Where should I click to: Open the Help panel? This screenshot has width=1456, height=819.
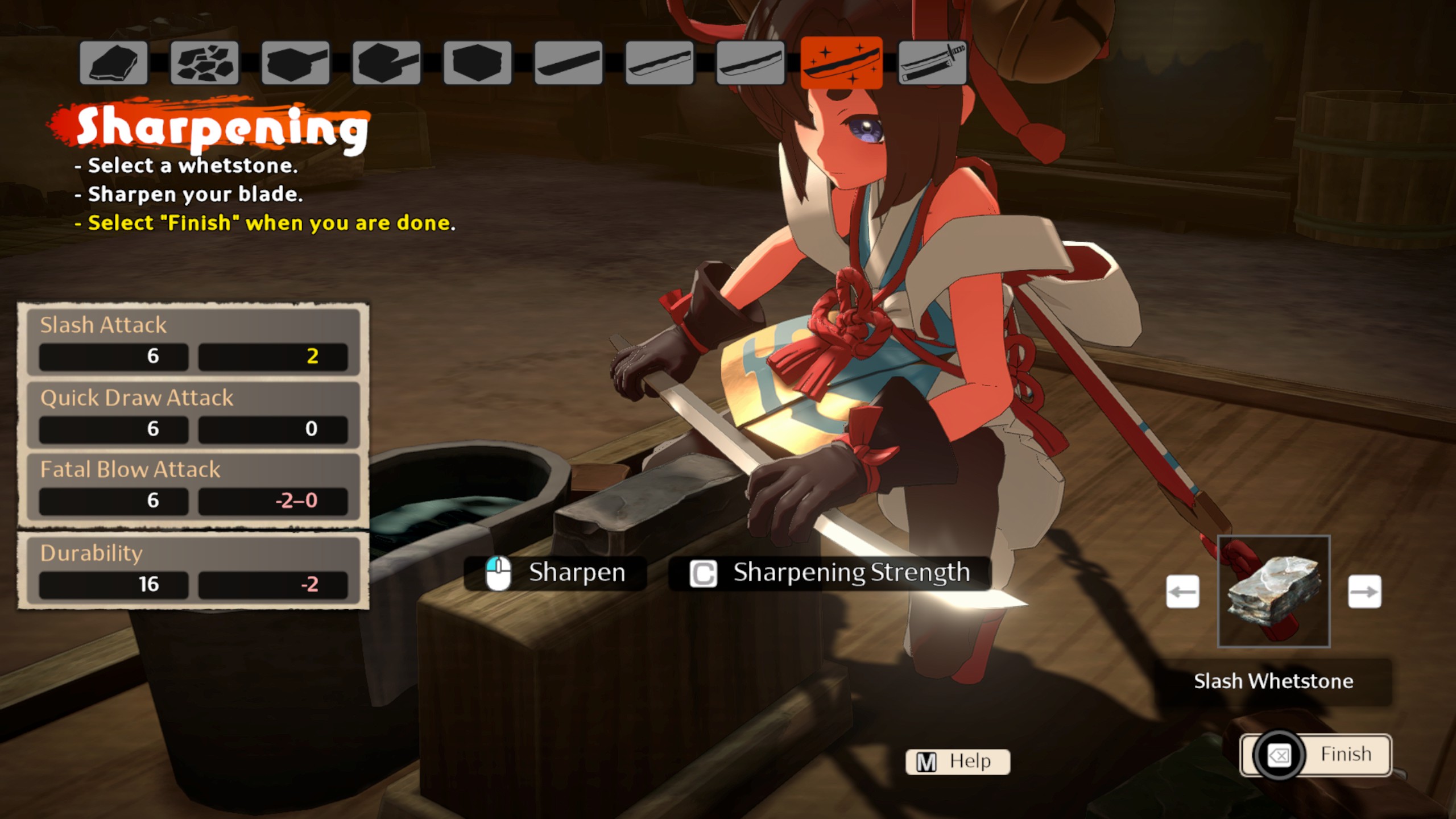click(x=958, y=762)
